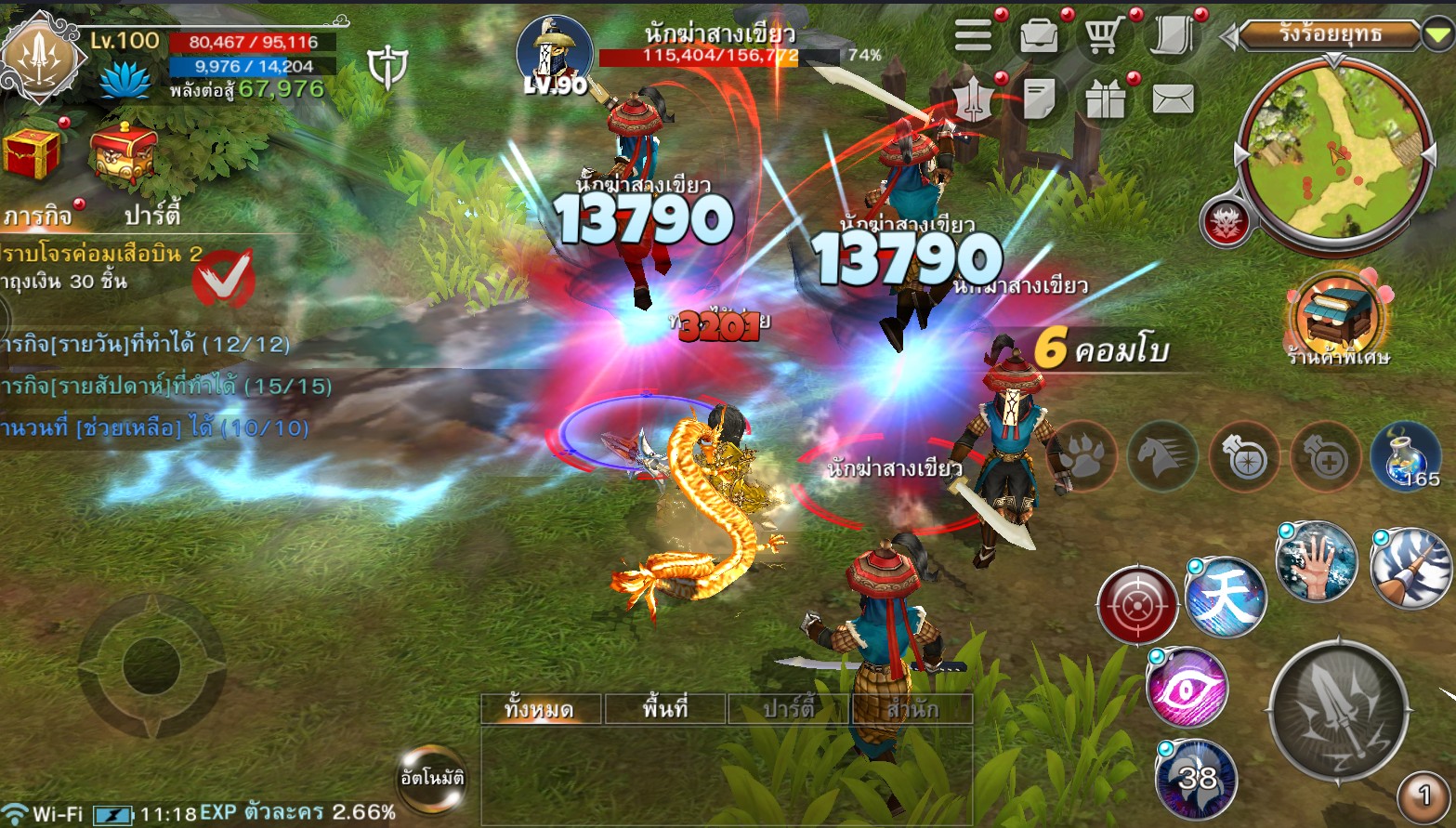Switch chat to the พื้นที่ tab
This screenshot has width=1456, height=828.
(x=664, y=709)
